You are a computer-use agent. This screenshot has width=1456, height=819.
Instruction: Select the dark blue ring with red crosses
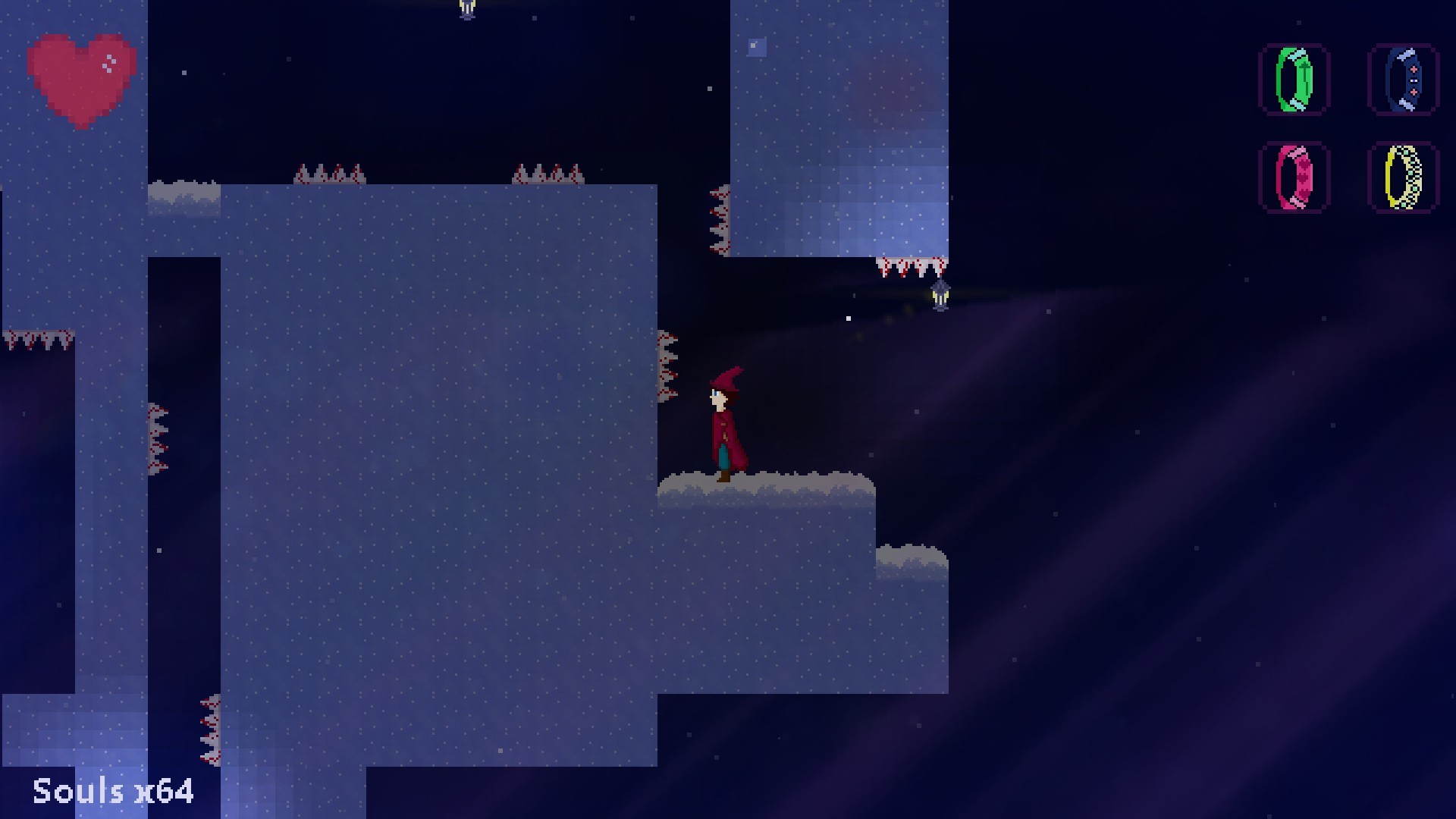click(1403, 80)
